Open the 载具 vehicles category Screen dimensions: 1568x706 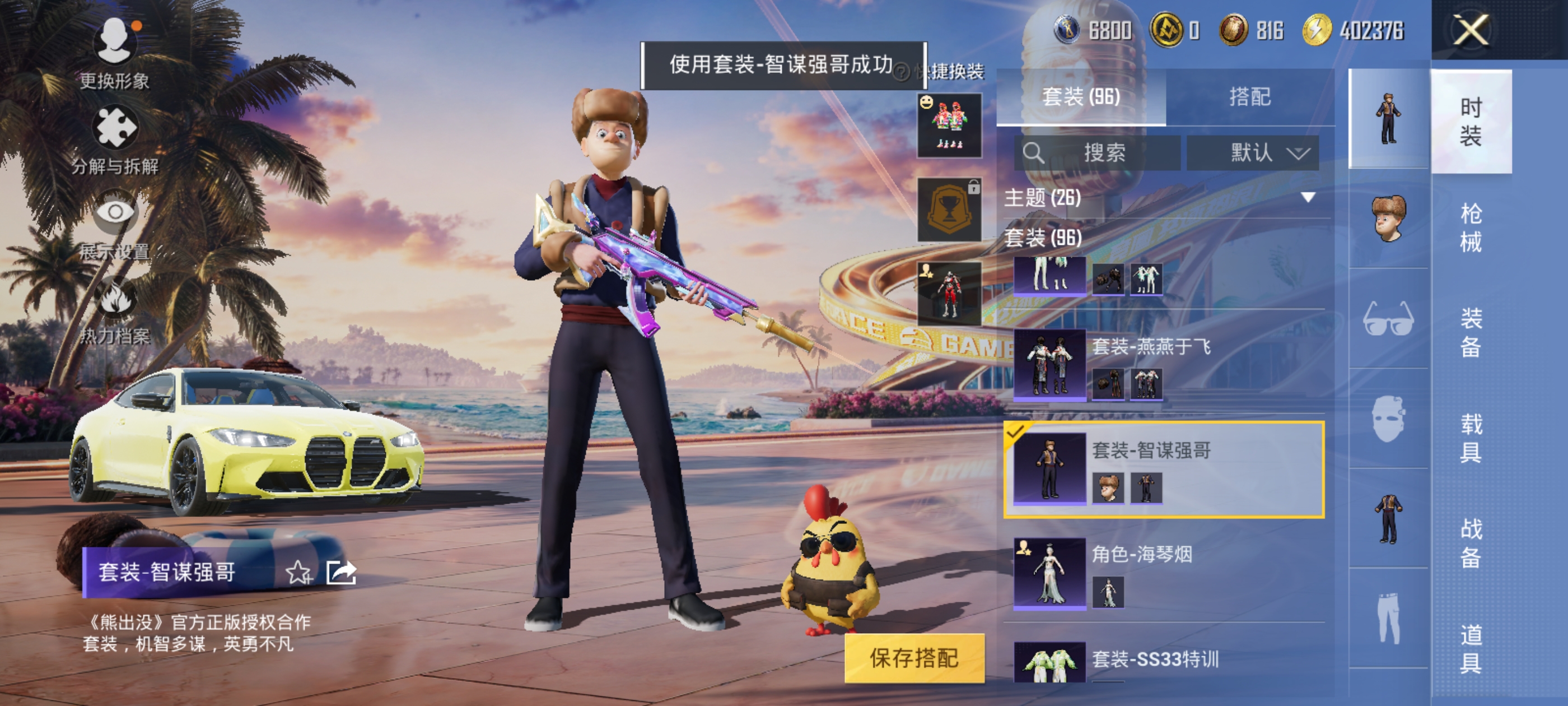click(x=1471, y=438)
